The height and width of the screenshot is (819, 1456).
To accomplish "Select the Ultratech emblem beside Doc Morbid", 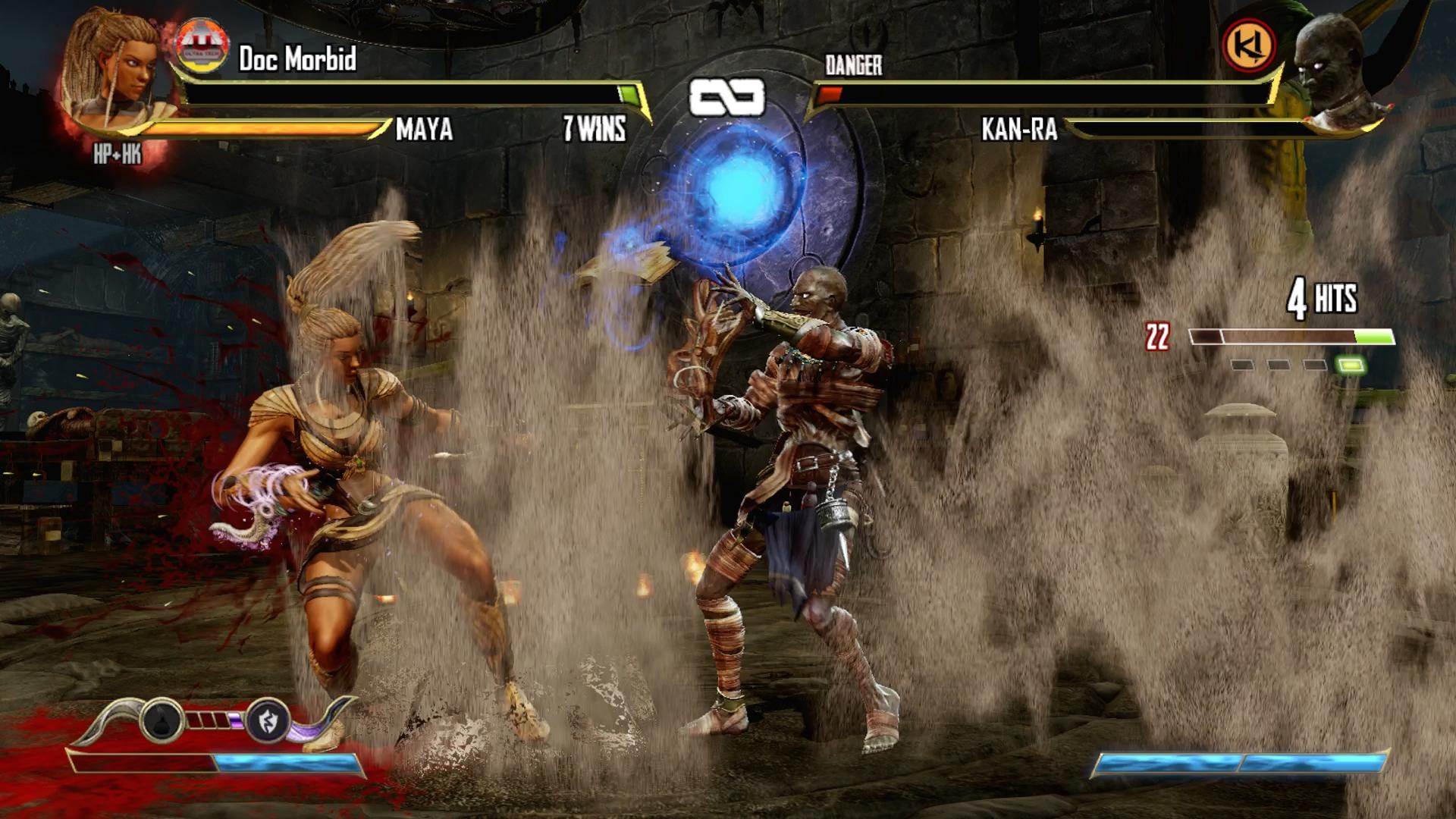I will (202, 47).
